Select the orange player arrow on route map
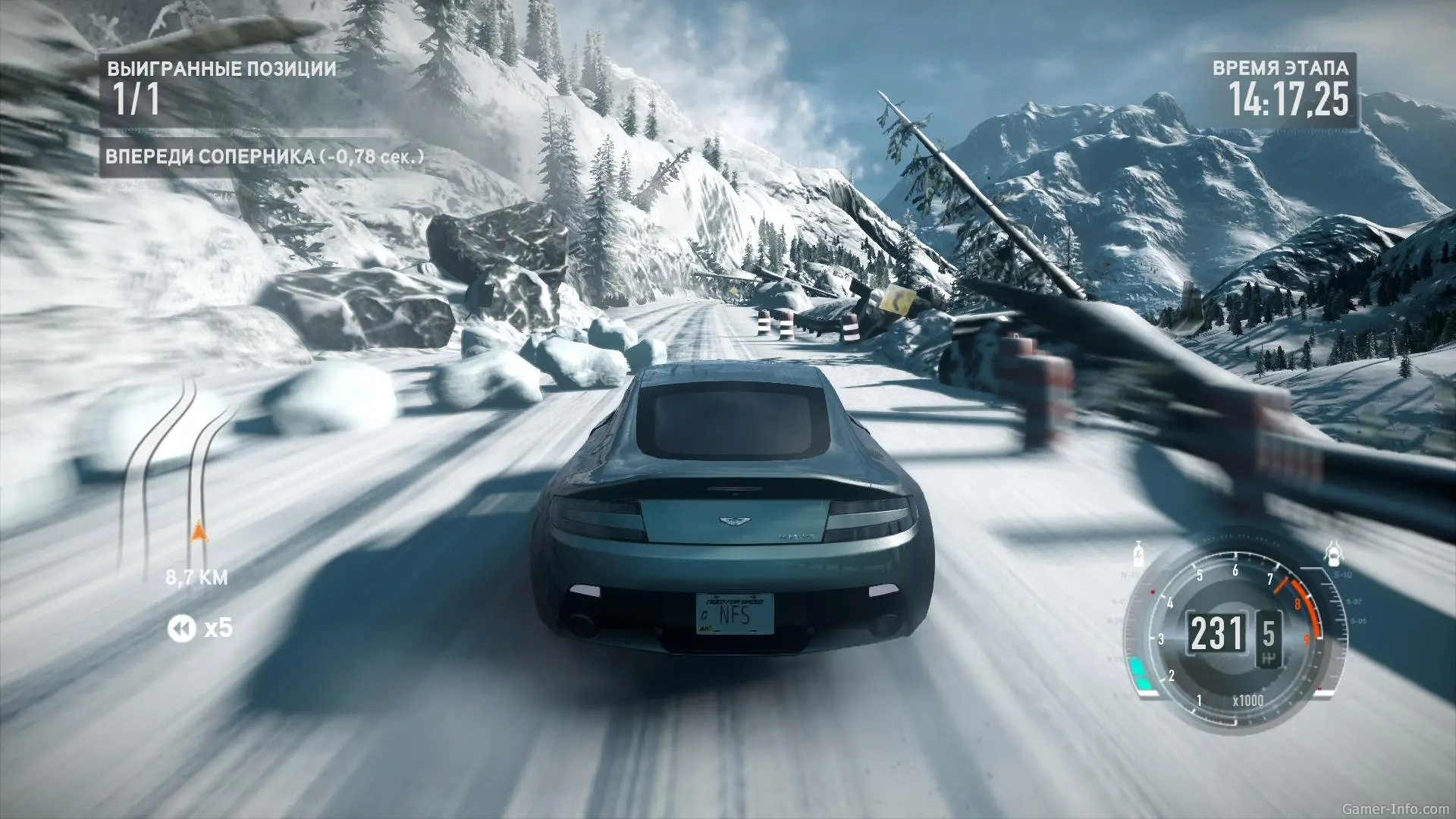 [x=199, y=532]
